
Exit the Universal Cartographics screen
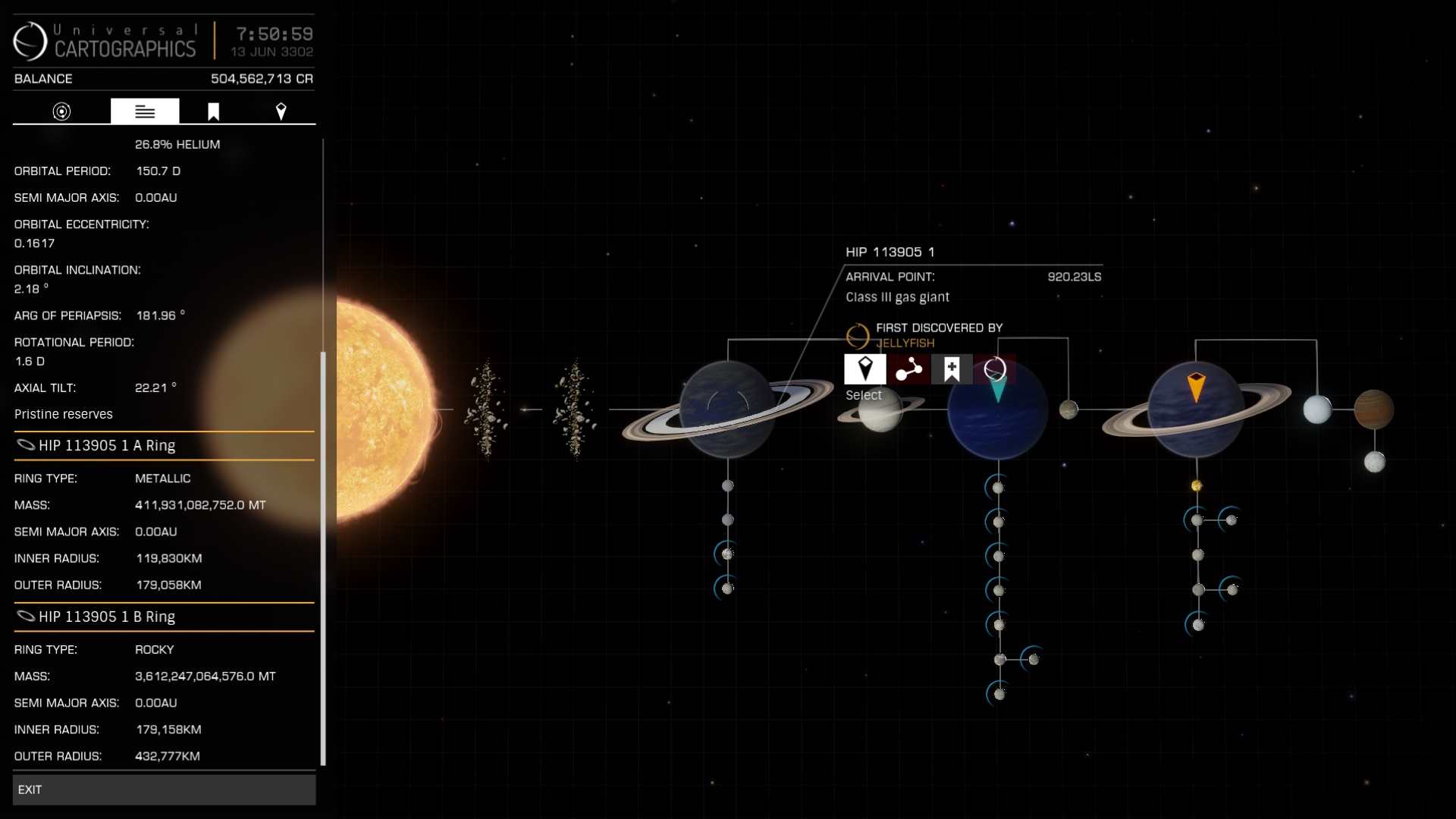[x=164, y=789]
